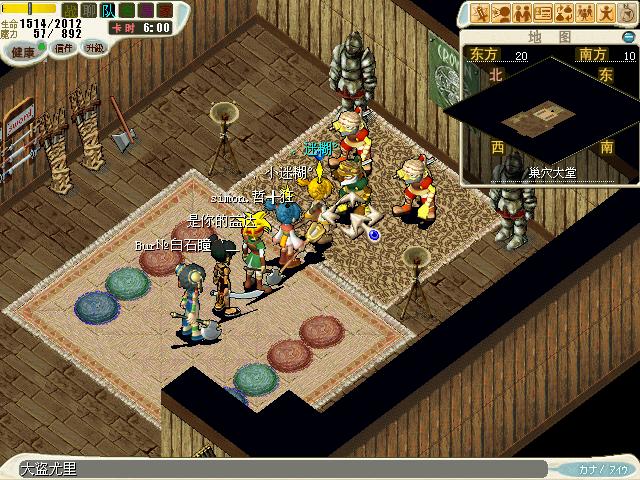Open the sword fight icon menu
Screen dimensions: 640x480
(x=481, y=13)
